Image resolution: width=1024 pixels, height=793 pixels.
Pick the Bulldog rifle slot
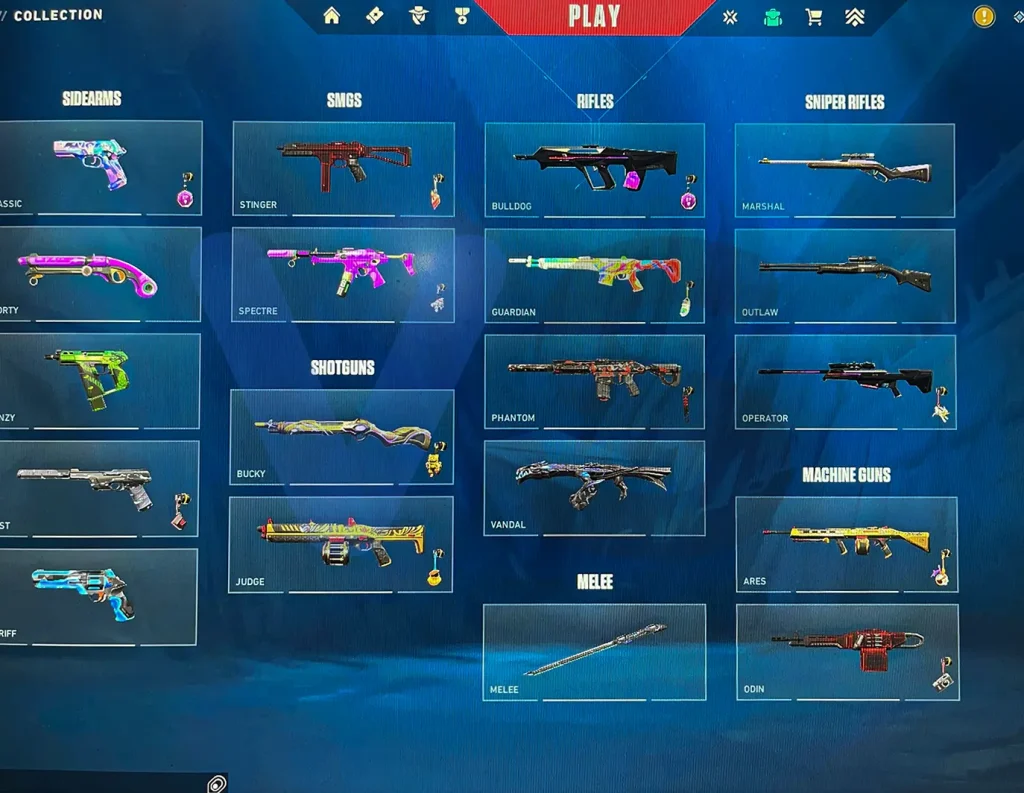click(x=594, y=169)
